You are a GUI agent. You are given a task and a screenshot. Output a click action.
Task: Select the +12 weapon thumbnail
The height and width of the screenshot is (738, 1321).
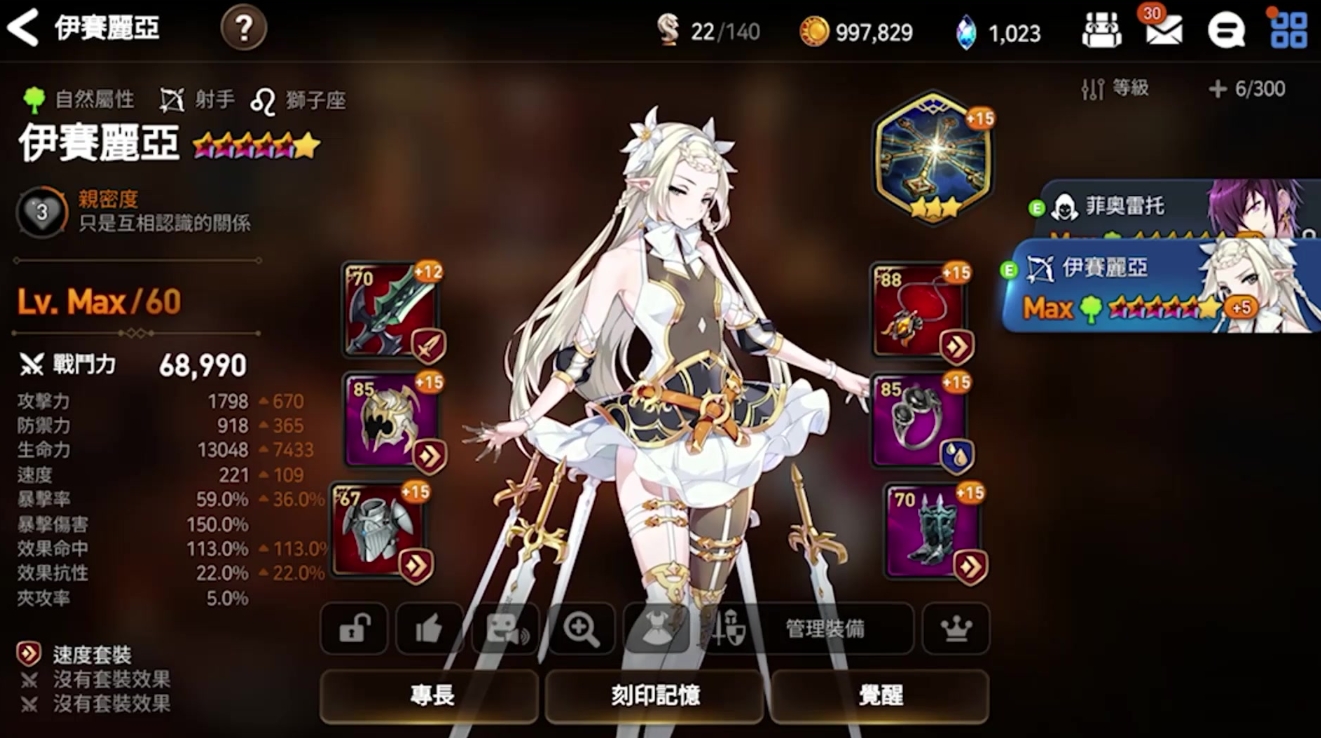390,308
